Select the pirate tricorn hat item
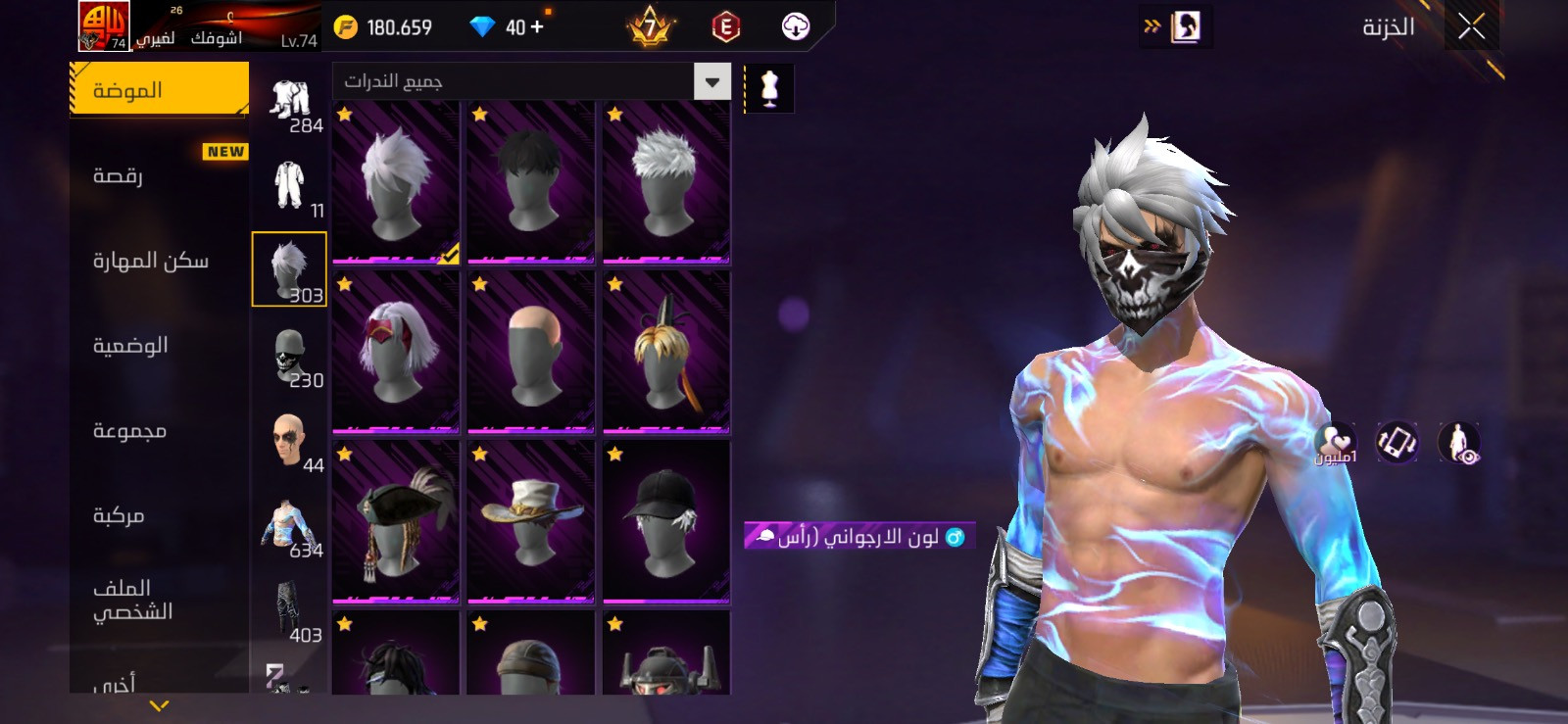This screenshot has width=1568, height=724. pyautogui.click(x=396, y=522)
